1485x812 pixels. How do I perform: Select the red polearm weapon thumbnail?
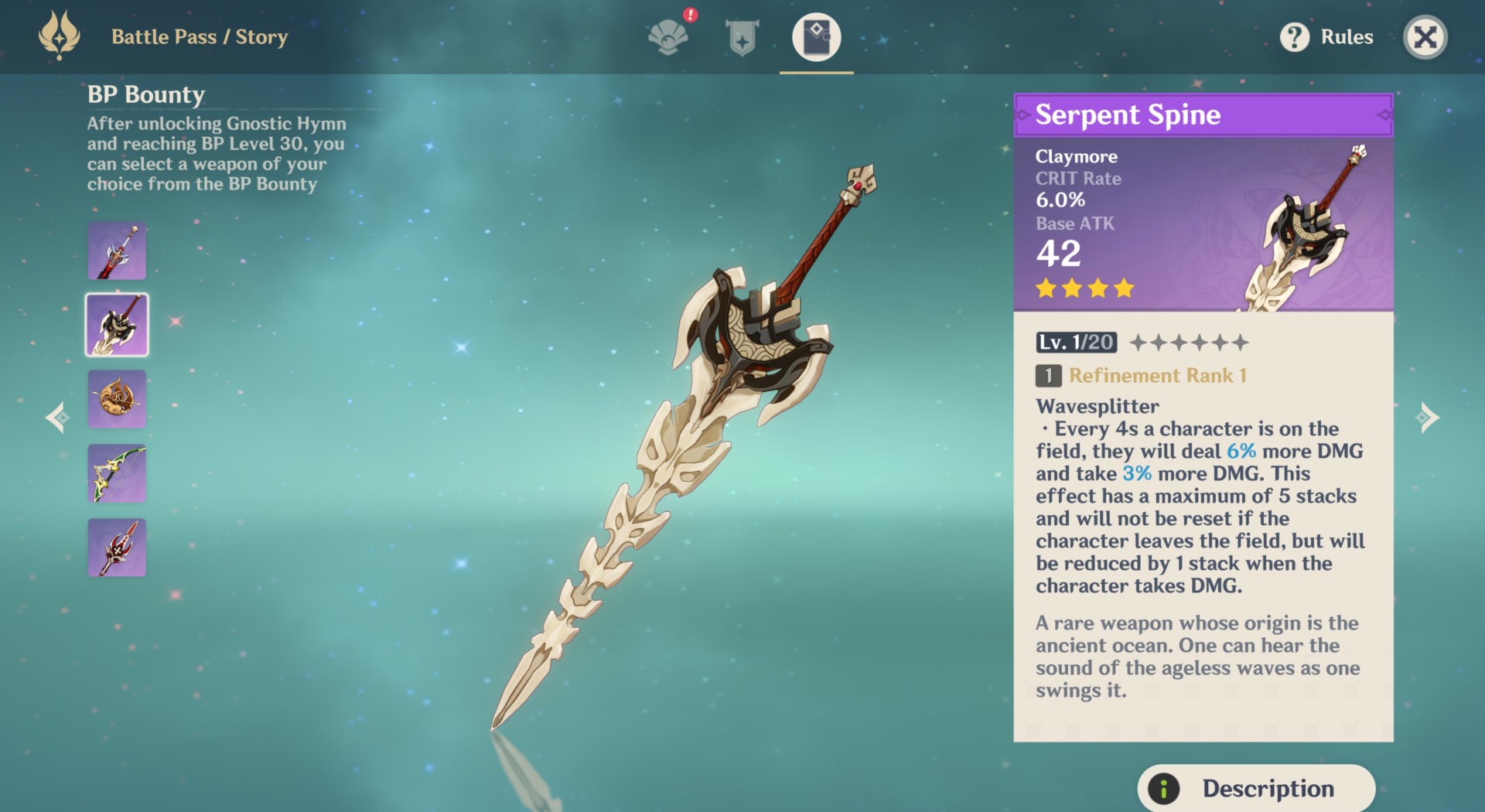117,548
